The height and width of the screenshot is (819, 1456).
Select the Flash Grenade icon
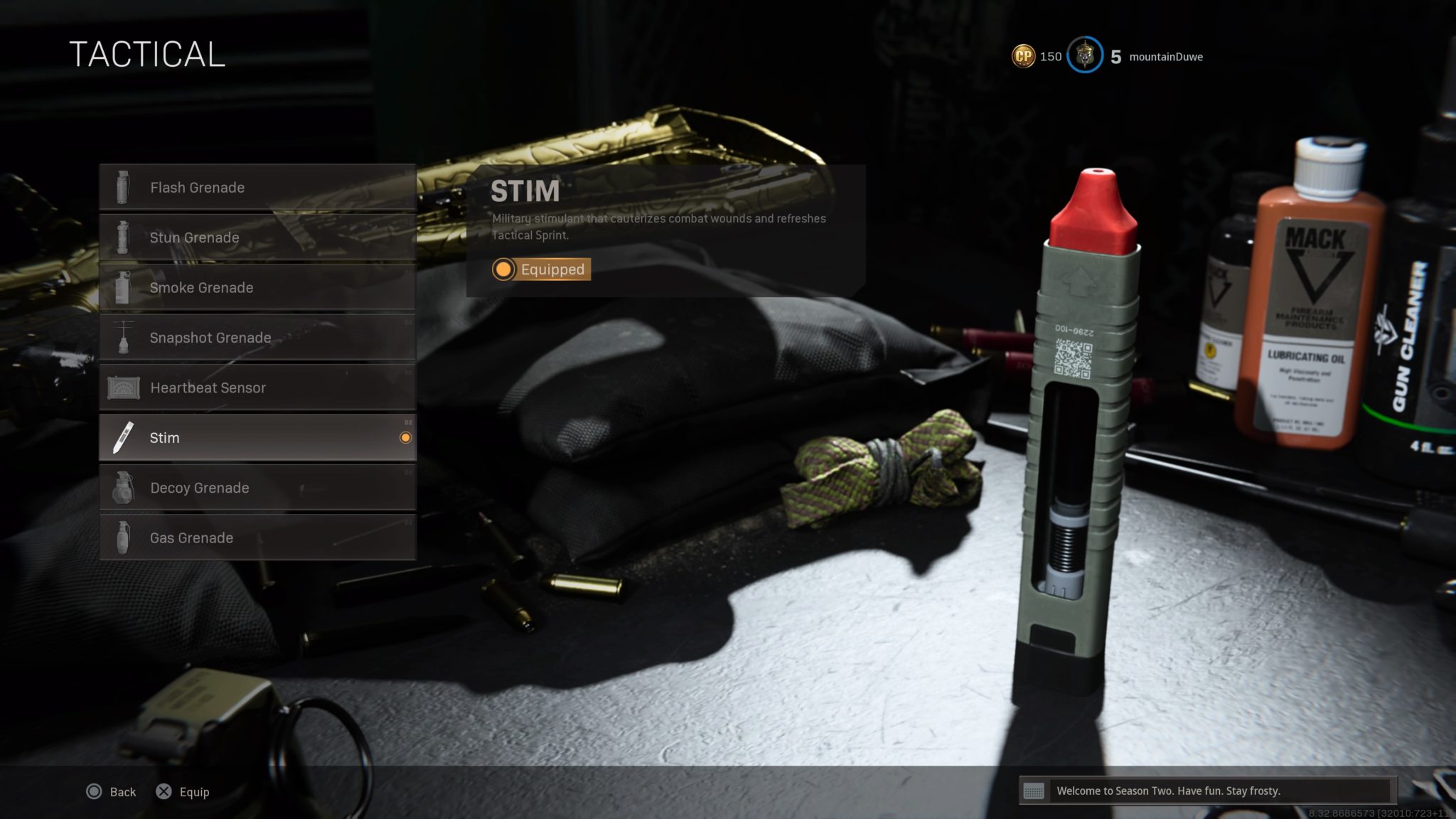(x=123, y=187)
